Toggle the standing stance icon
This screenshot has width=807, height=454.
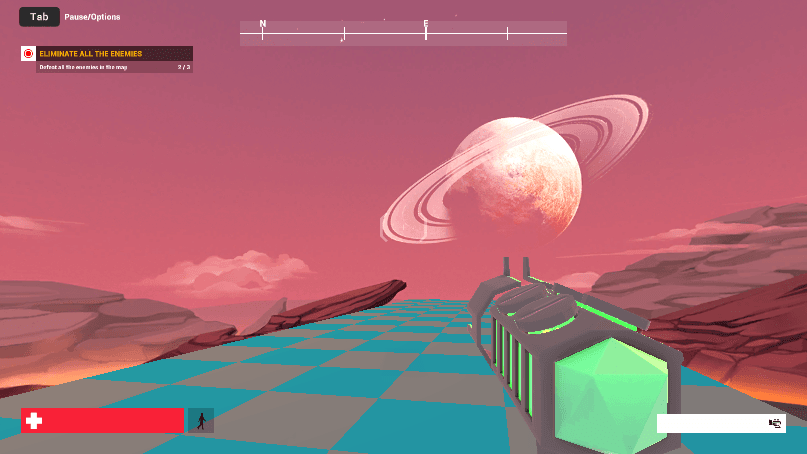click(201, 421)
